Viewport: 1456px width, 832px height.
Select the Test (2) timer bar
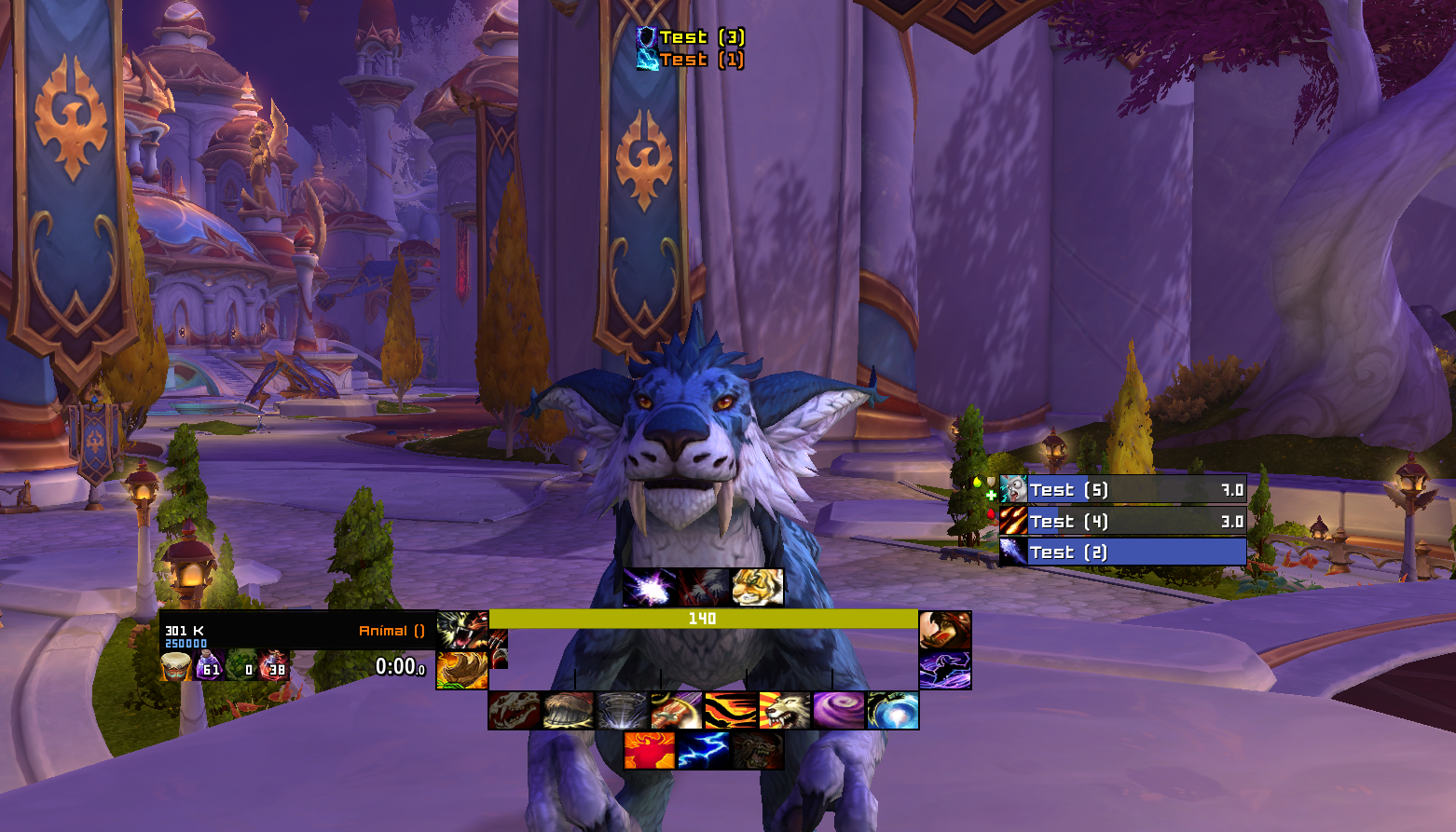[1123, 552]
